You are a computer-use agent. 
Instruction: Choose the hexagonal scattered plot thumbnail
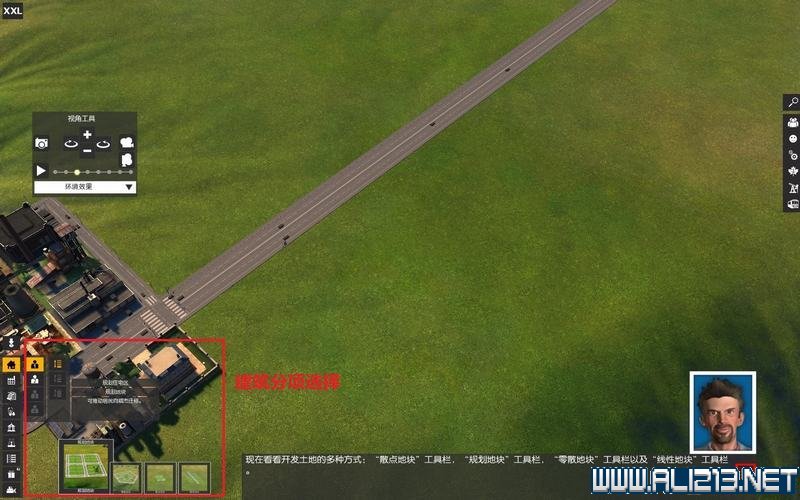pyautogui.click(x=127, y=477)
